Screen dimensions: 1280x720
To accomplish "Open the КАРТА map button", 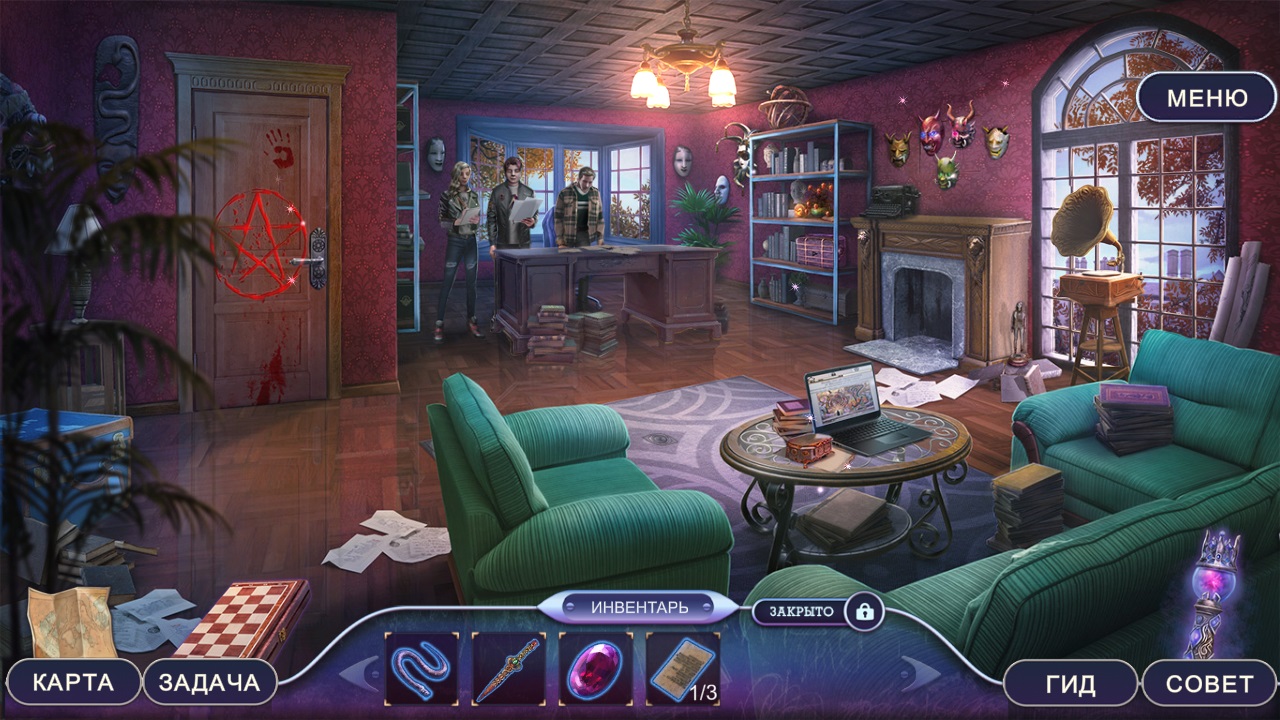I will coord(73,683).
